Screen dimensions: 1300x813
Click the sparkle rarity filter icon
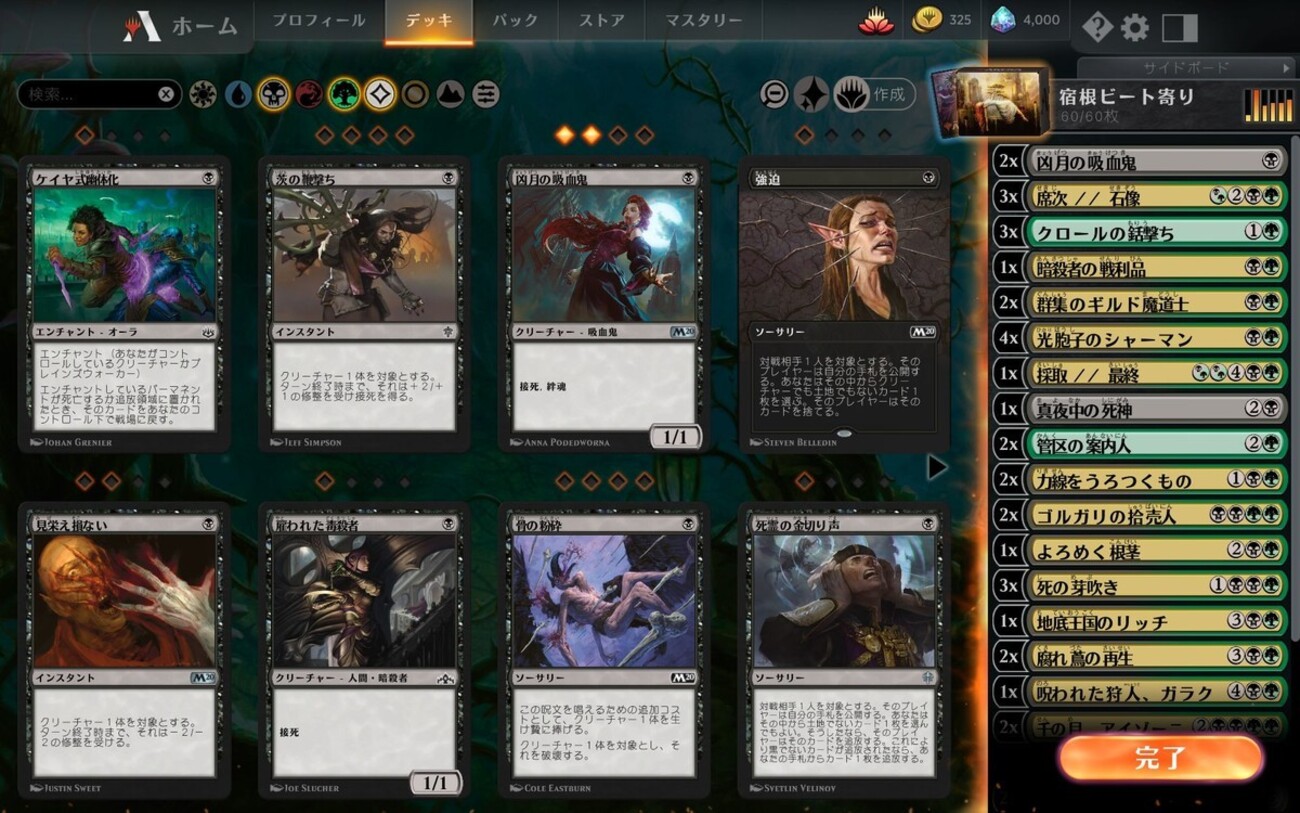coord(813,93)
